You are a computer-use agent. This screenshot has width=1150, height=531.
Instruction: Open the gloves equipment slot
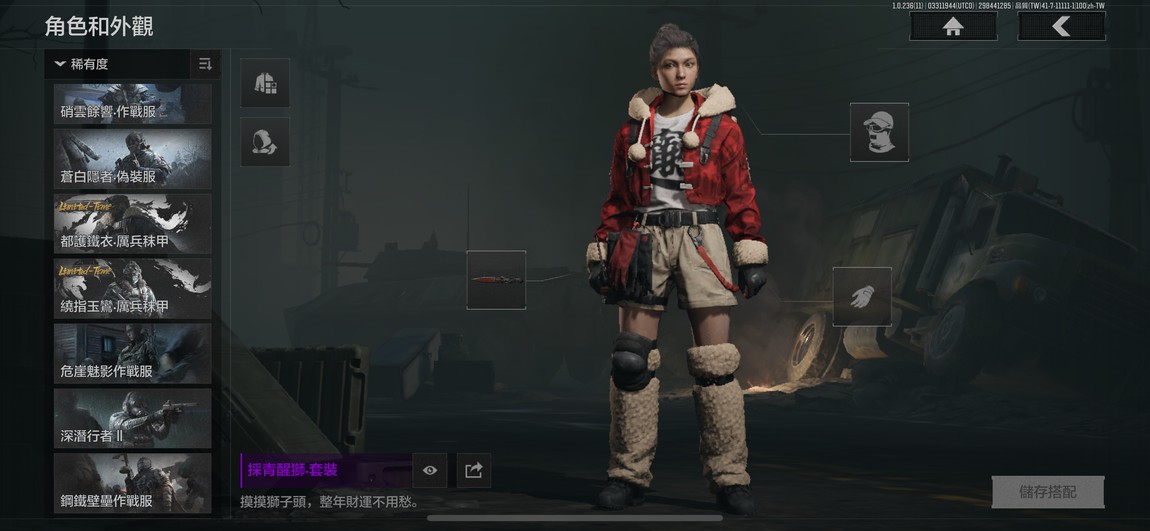[x=862, y=296]
